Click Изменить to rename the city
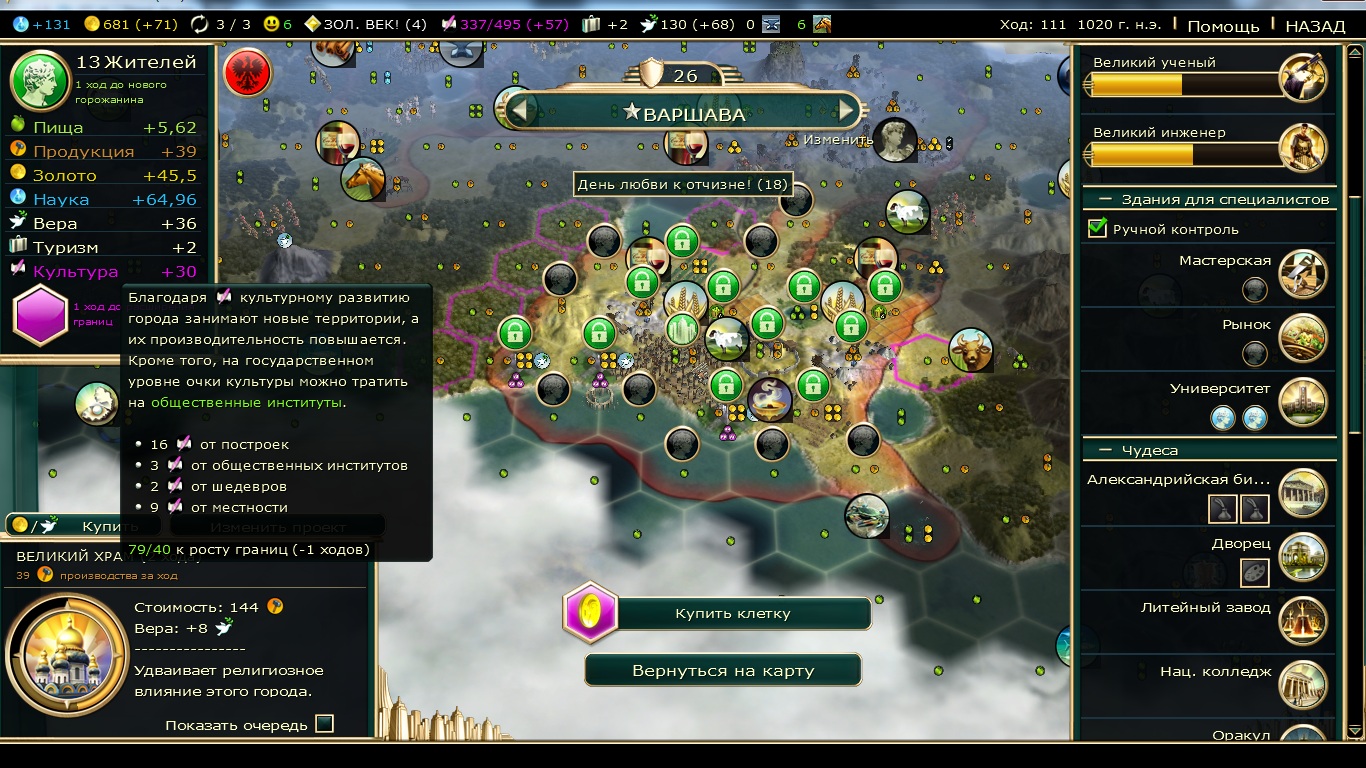The height and width of the screenshot is (768, 1366). coord(838,140)
